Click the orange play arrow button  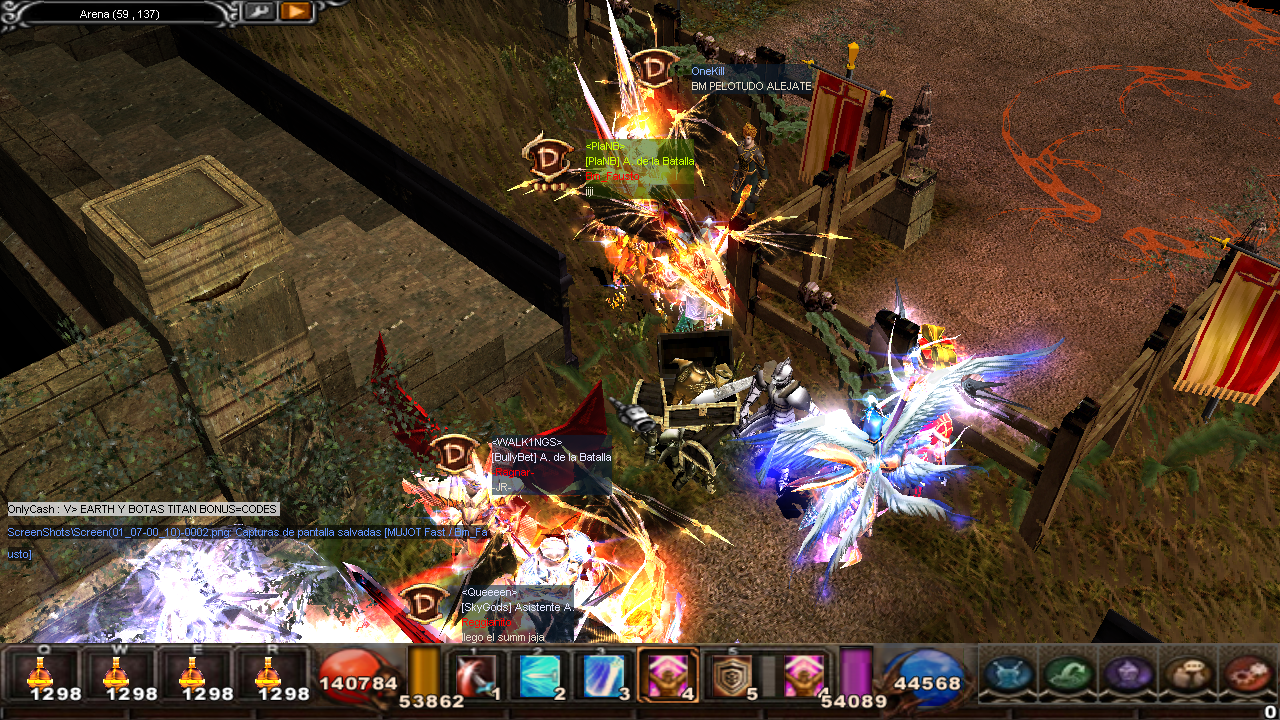point(294,12)
